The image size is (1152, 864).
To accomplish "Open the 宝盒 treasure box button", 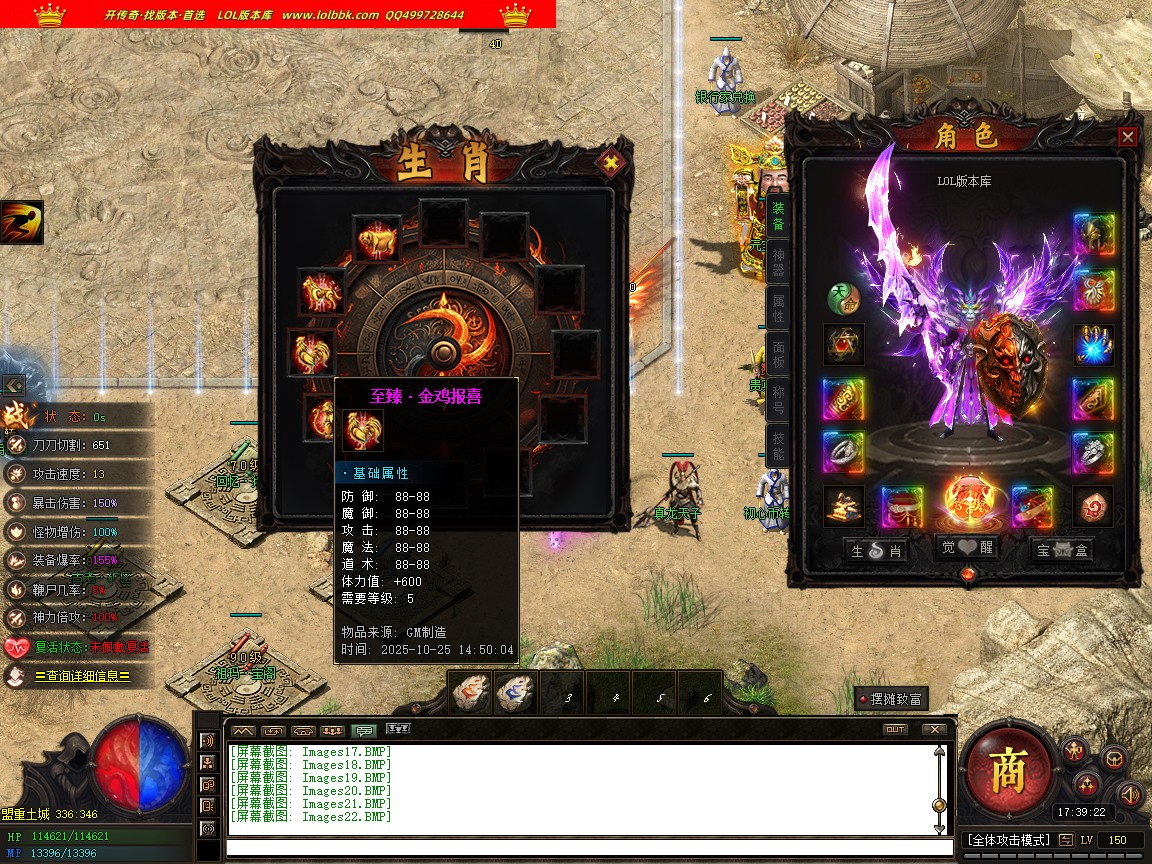I will coord(1062,549).
